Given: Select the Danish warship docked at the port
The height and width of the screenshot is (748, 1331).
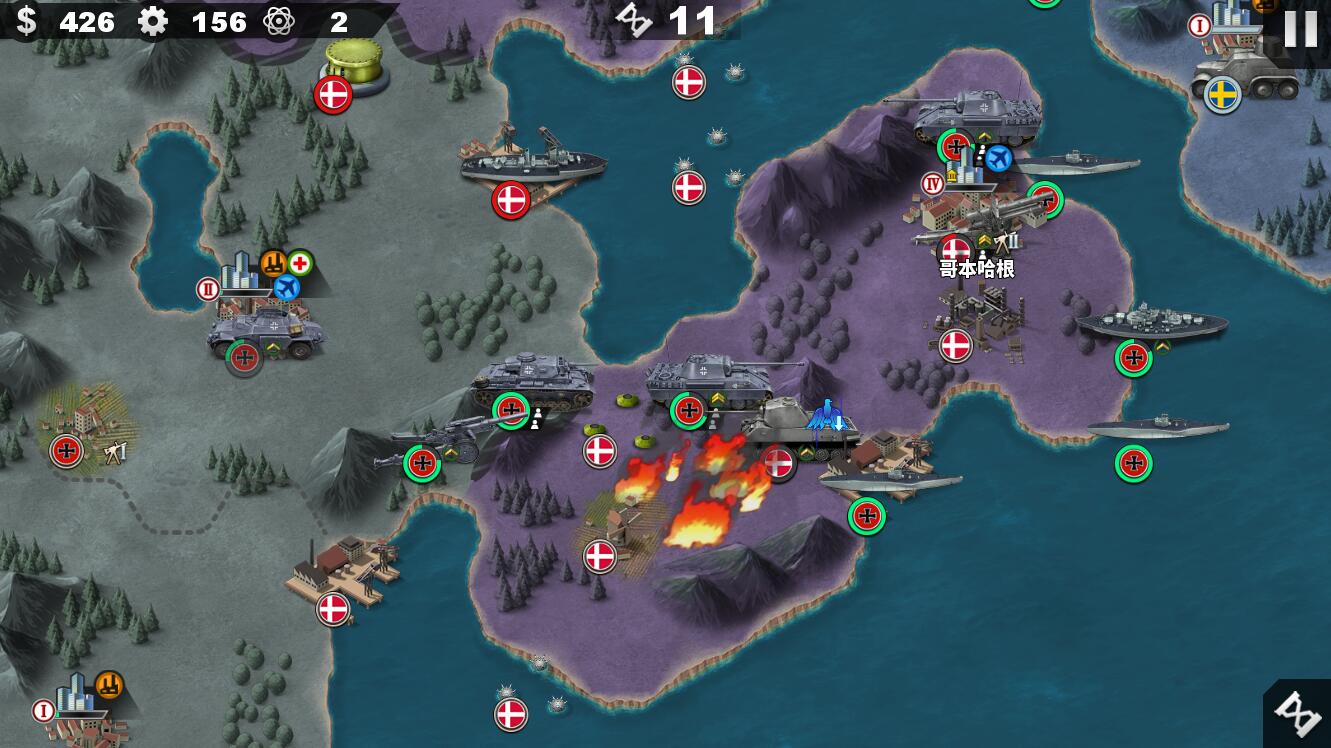Looking at the screenshot, I should pos(532,164).
